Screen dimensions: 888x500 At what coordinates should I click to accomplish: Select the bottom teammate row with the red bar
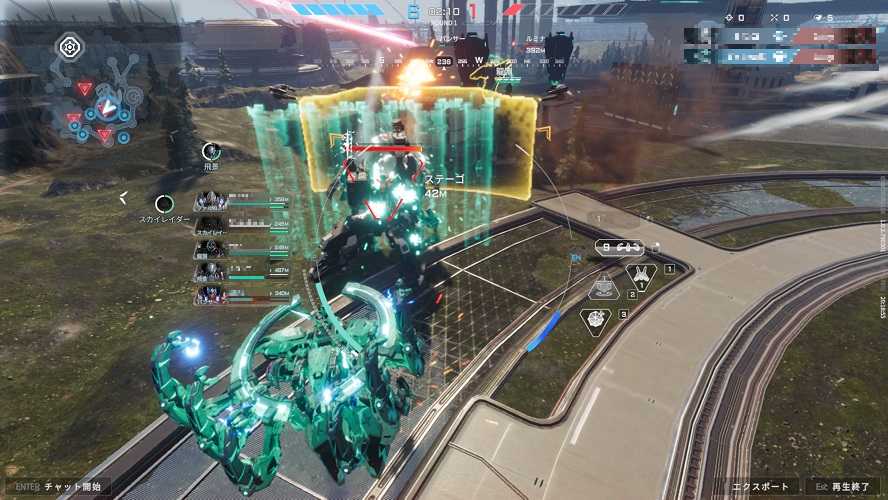pos(241,294)
